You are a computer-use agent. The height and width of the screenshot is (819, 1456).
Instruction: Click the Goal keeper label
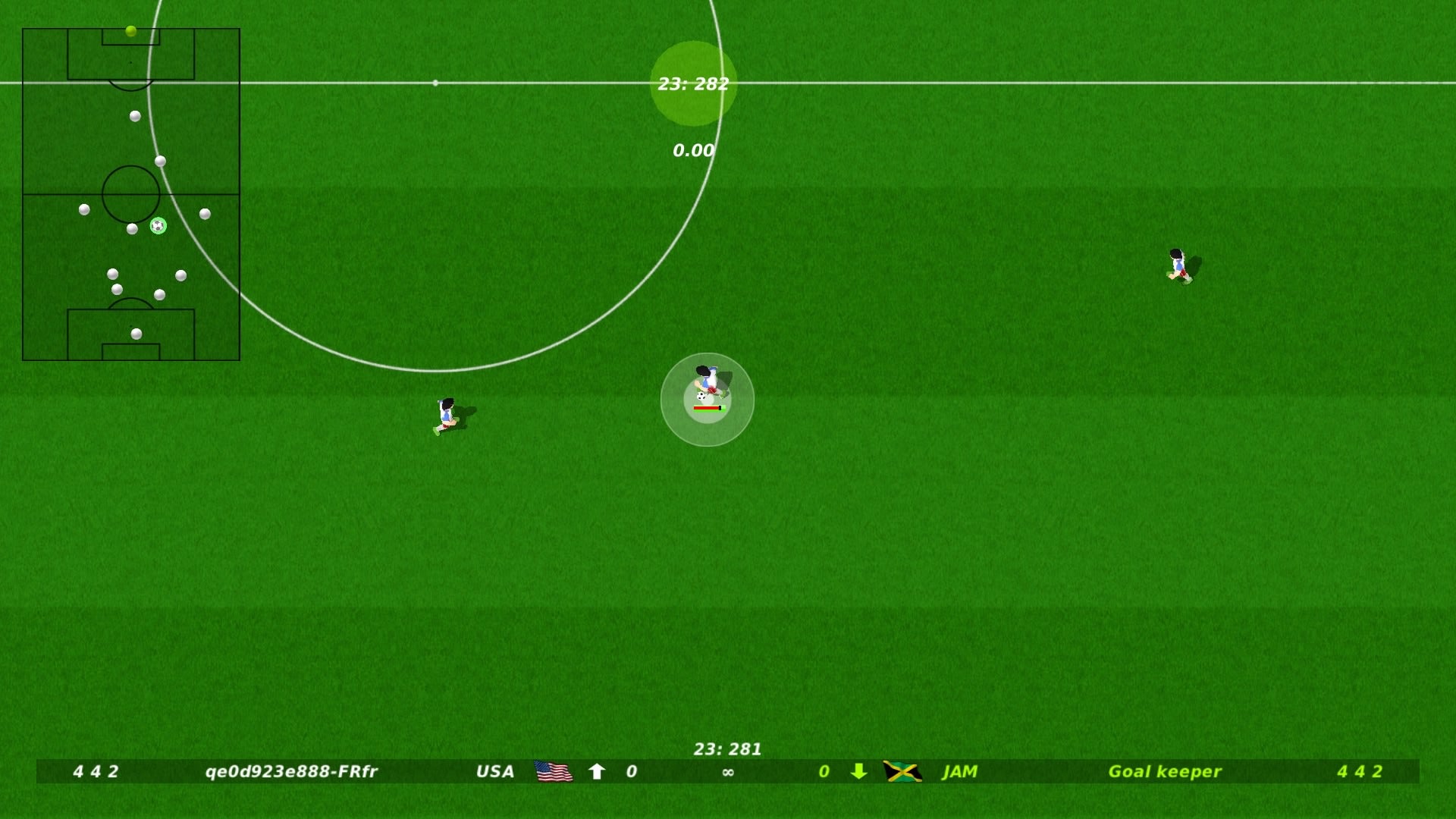click(1165, 772)
